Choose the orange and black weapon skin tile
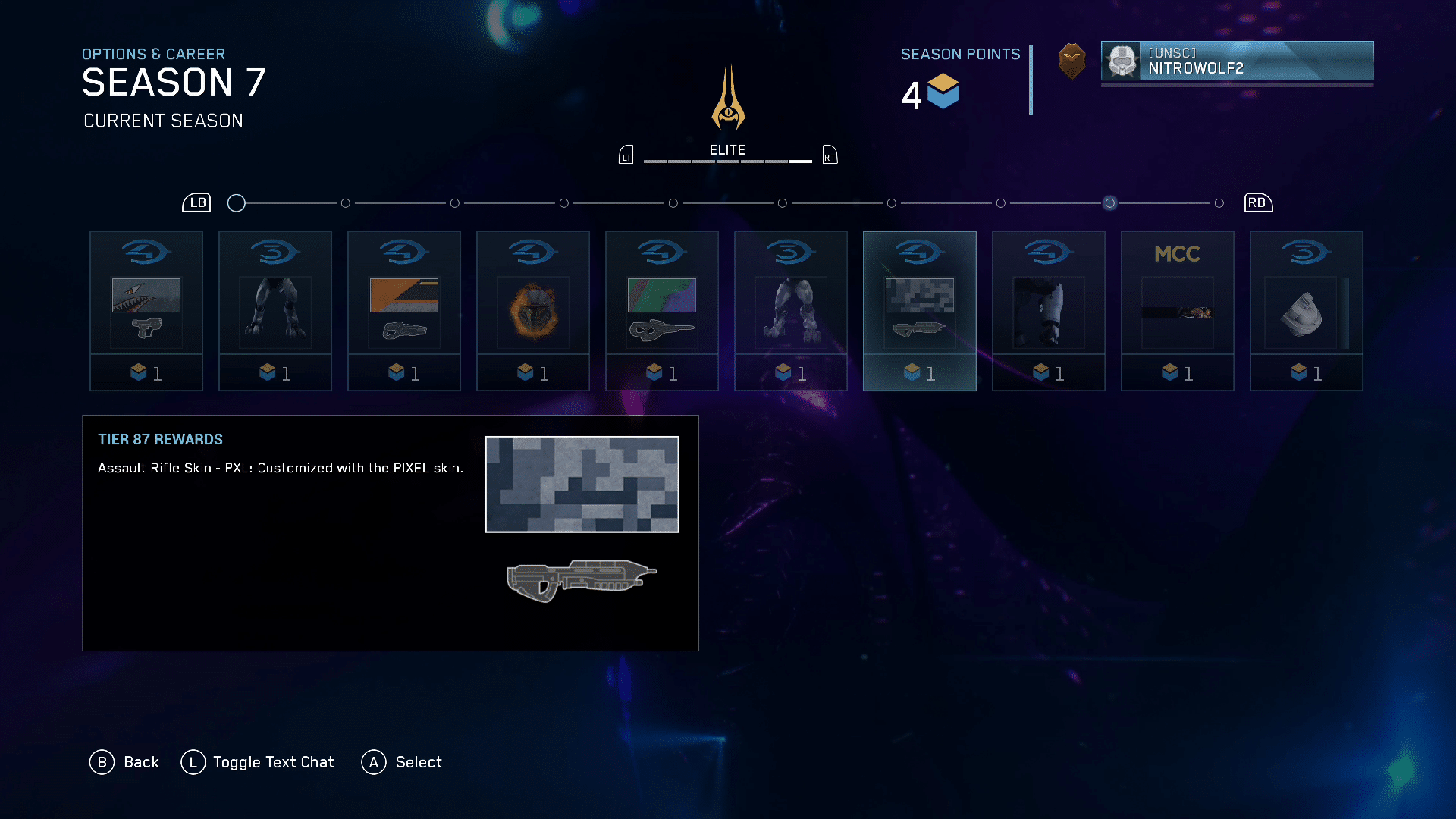 pyautogui.click(x=404, y=310)
